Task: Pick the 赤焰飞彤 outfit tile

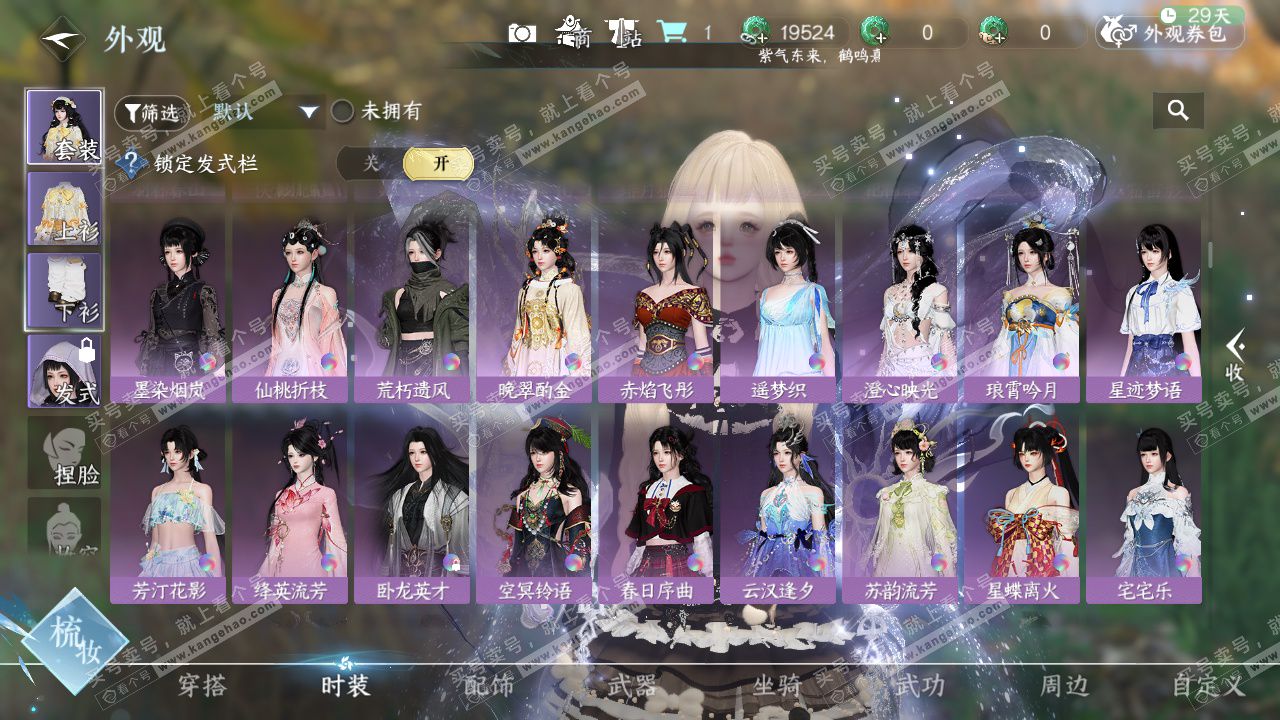Action: click(657, 305)
